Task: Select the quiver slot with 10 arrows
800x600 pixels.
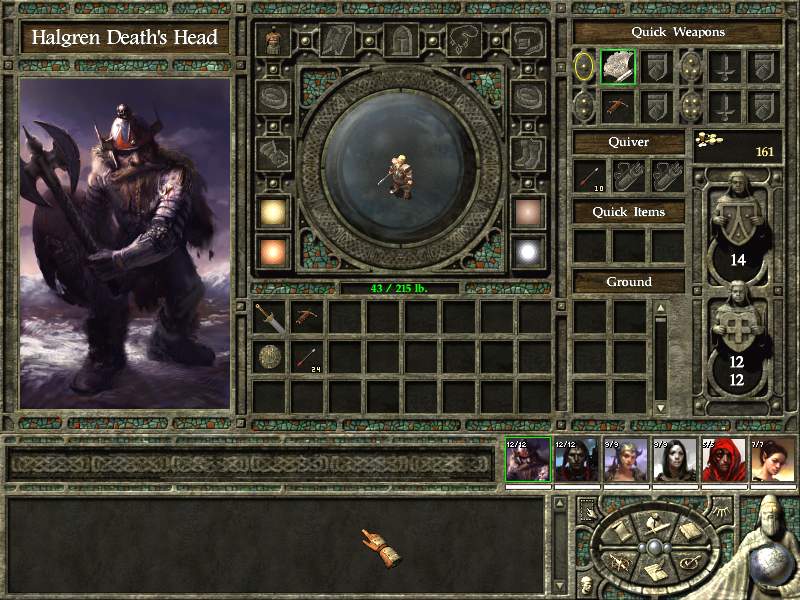Action: (592, 178)
